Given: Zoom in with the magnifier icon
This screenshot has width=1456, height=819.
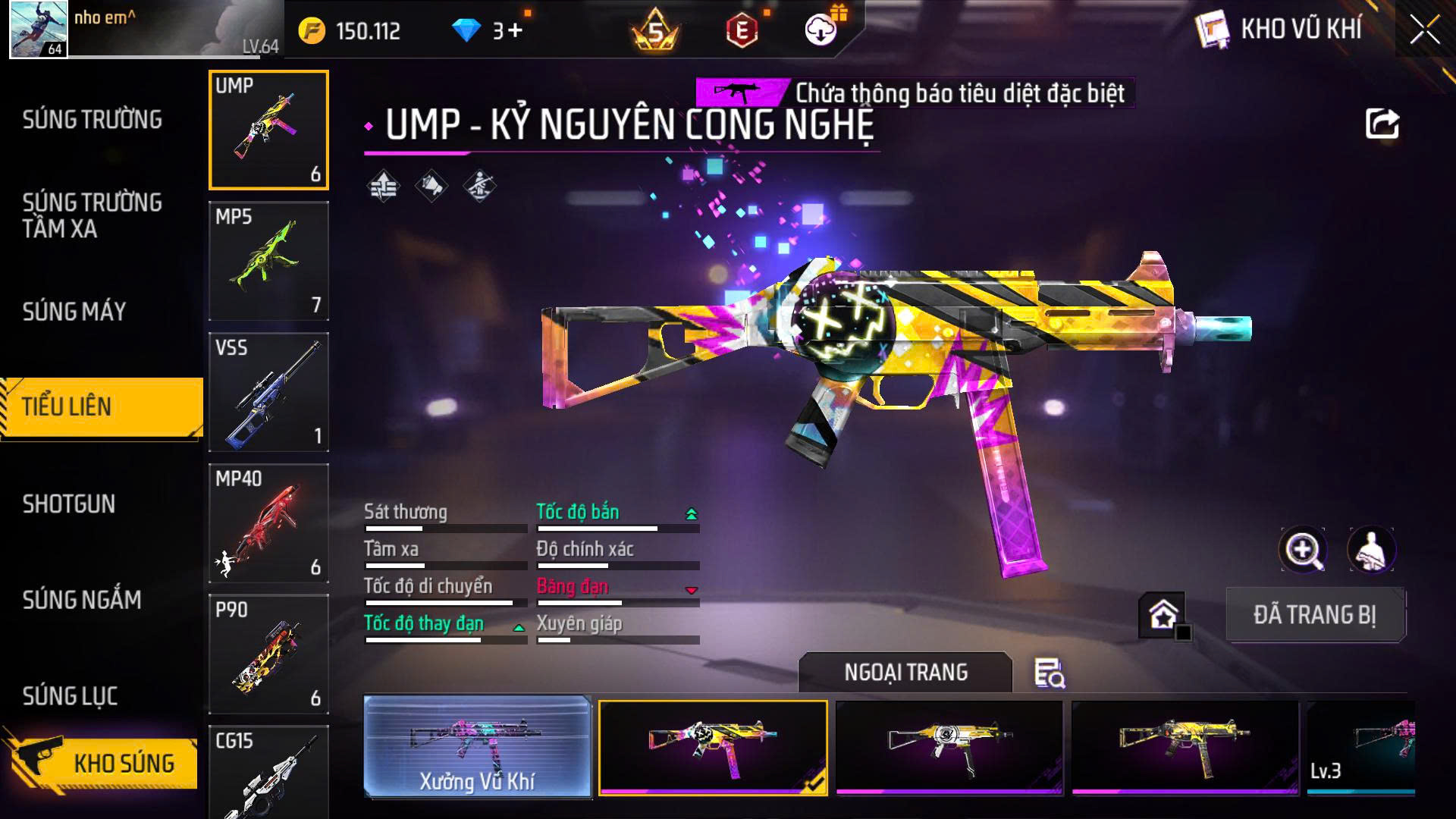Looking at the screenshot, I should (1302, 550).
